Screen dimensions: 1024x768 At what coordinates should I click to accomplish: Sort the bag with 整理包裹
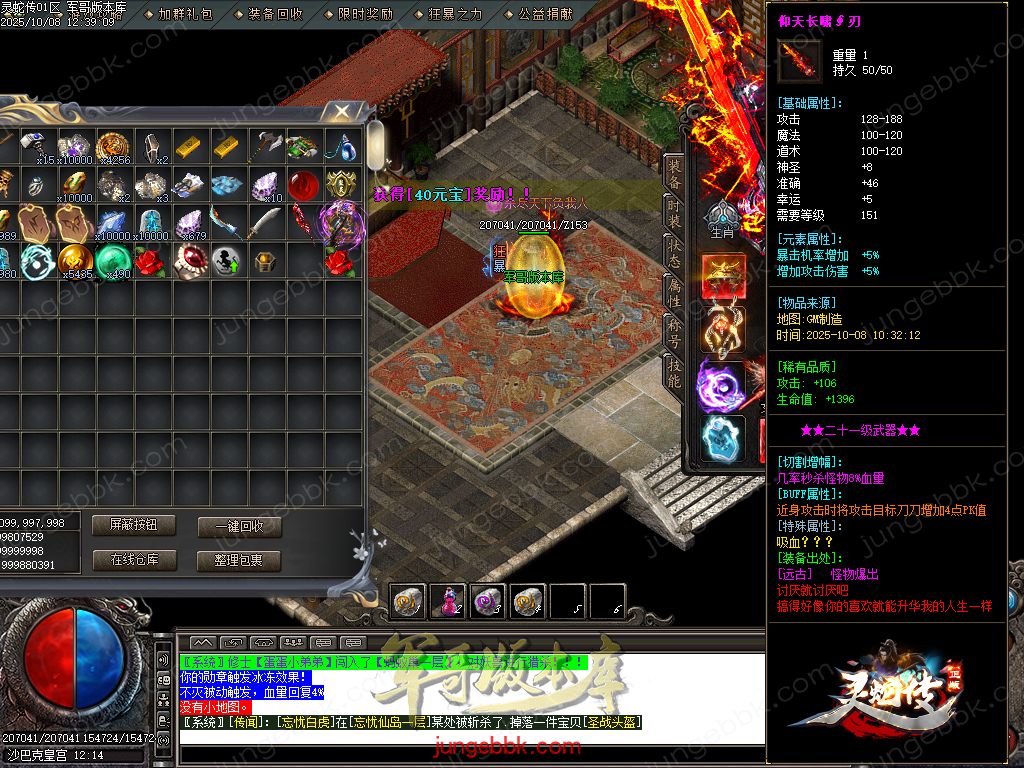click(239, 560)
